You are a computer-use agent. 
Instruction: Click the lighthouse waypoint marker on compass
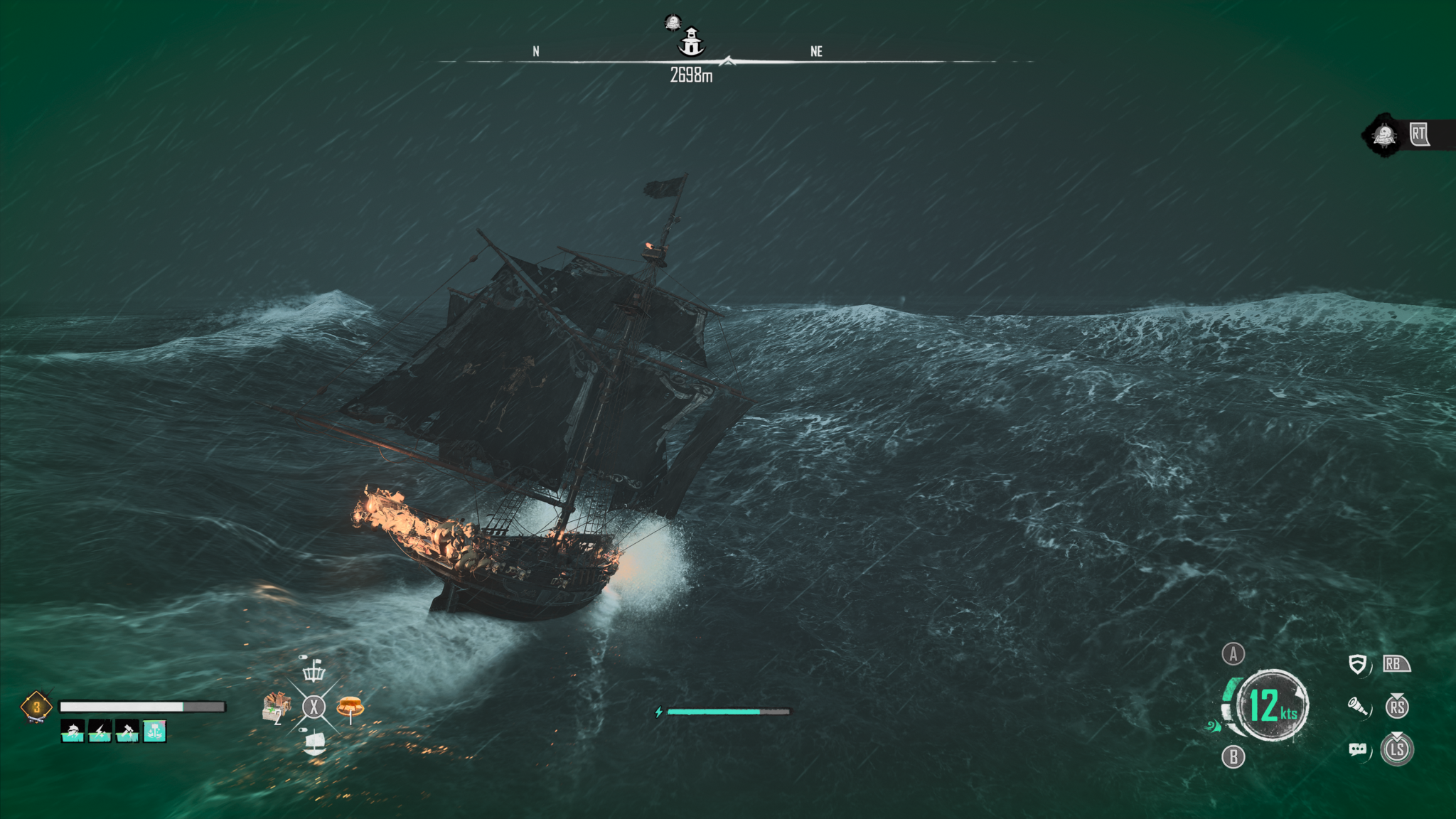coord(691,42)
